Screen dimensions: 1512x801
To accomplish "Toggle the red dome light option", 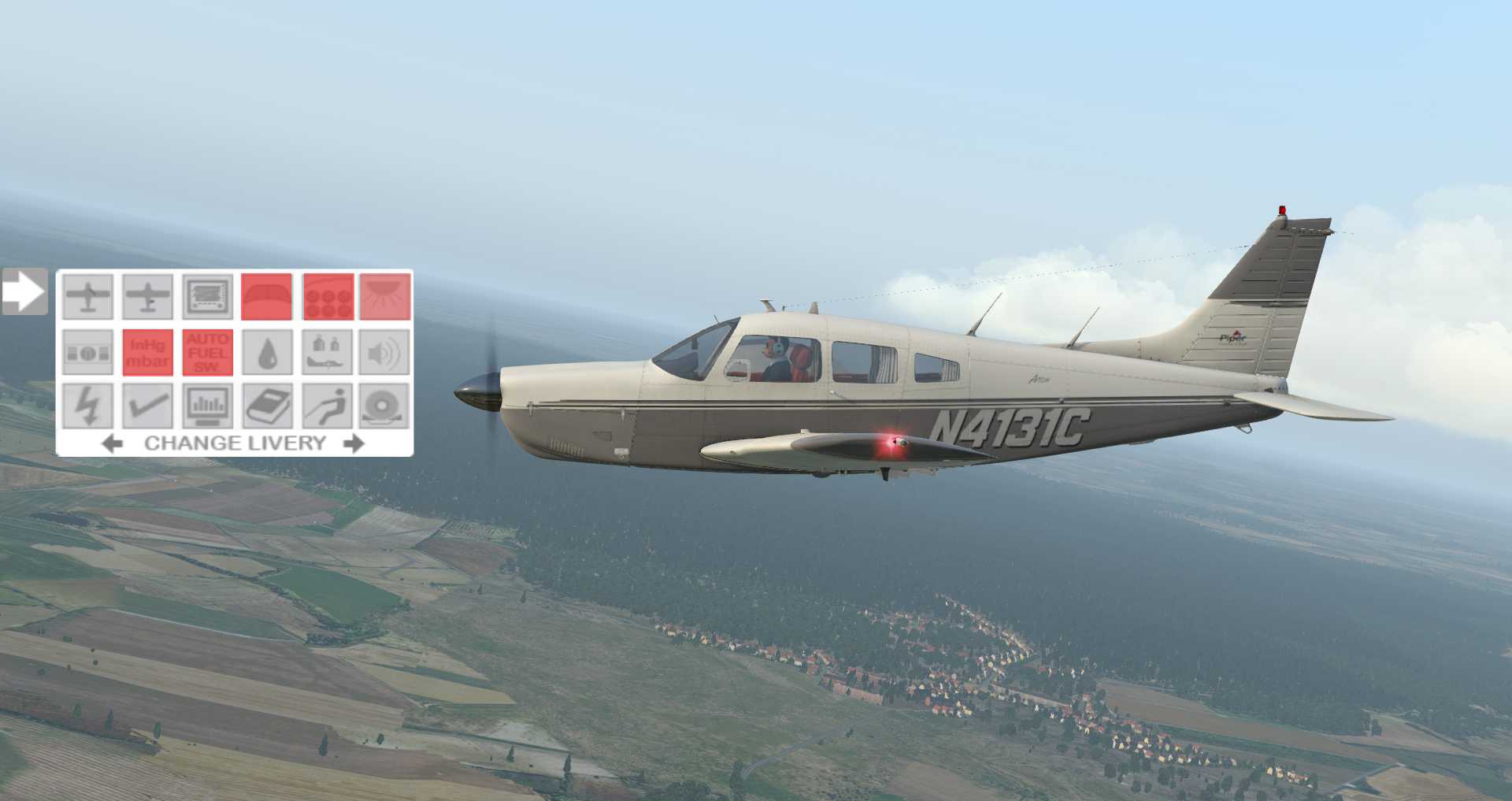I will click(x=386, y=297).
